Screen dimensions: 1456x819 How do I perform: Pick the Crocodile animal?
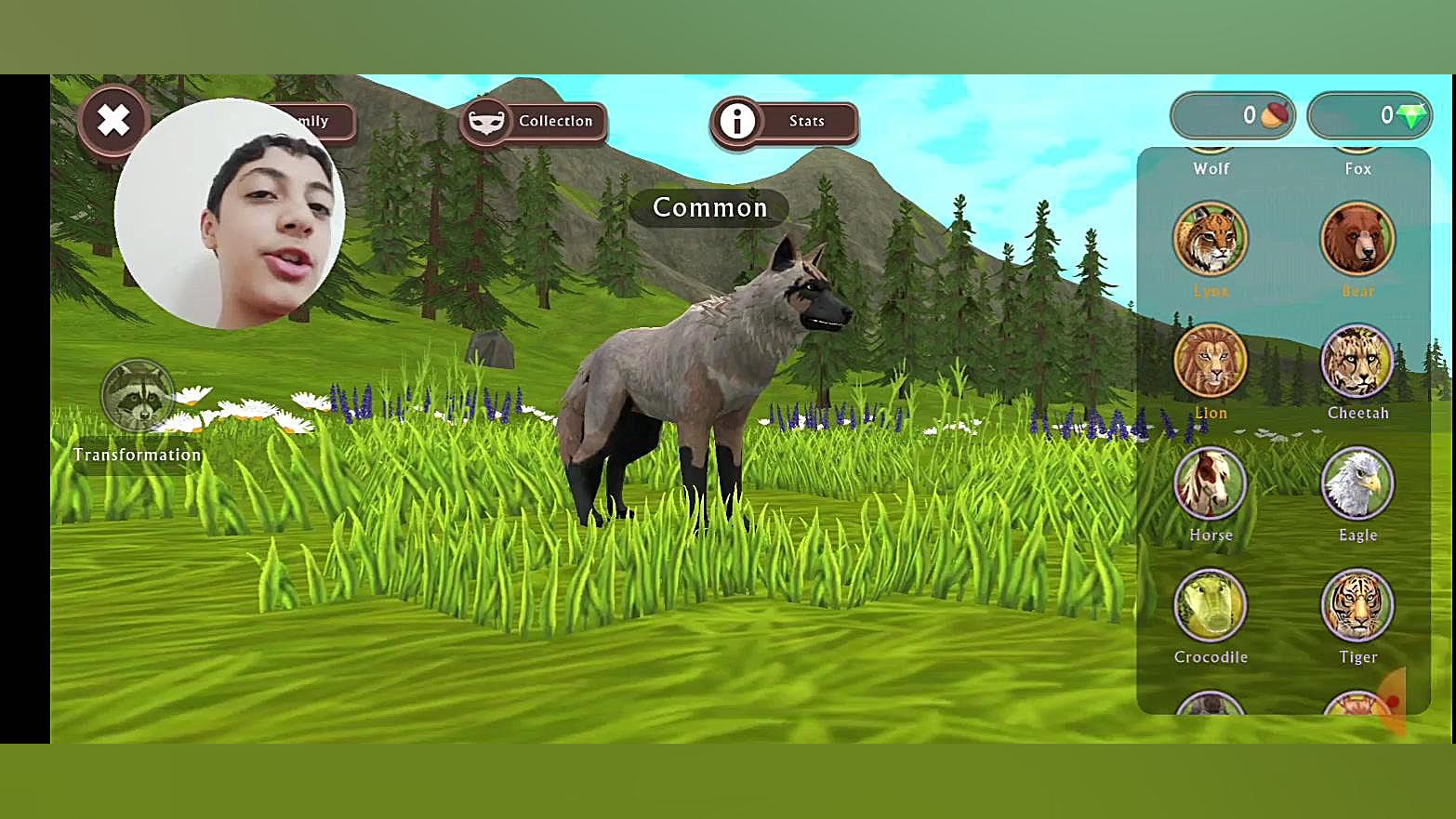coord(1210,605)
